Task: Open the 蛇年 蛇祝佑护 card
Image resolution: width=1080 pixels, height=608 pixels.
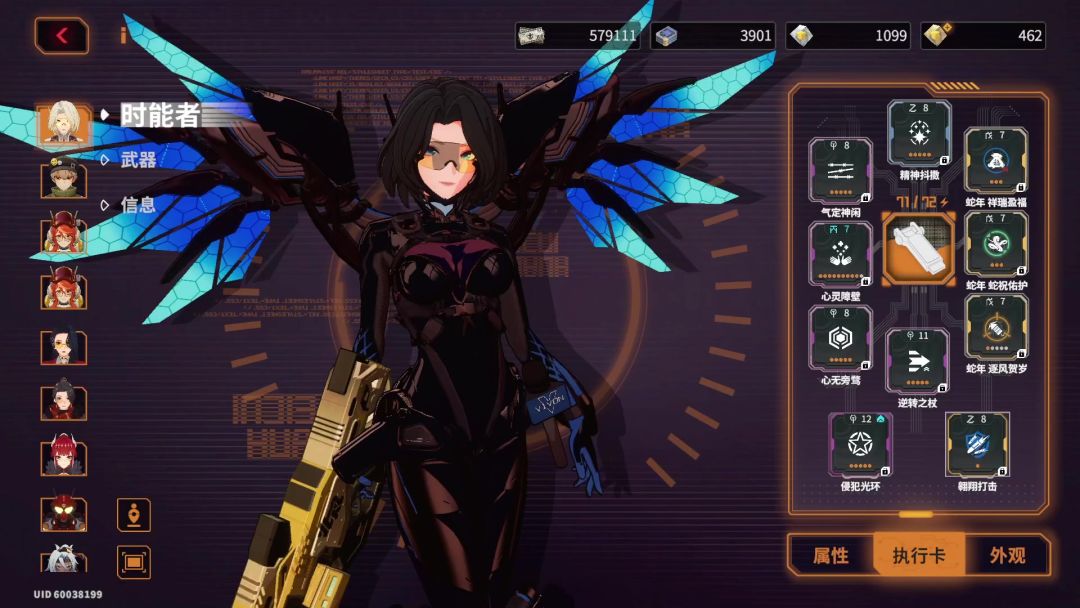Action: pos(996,244)
